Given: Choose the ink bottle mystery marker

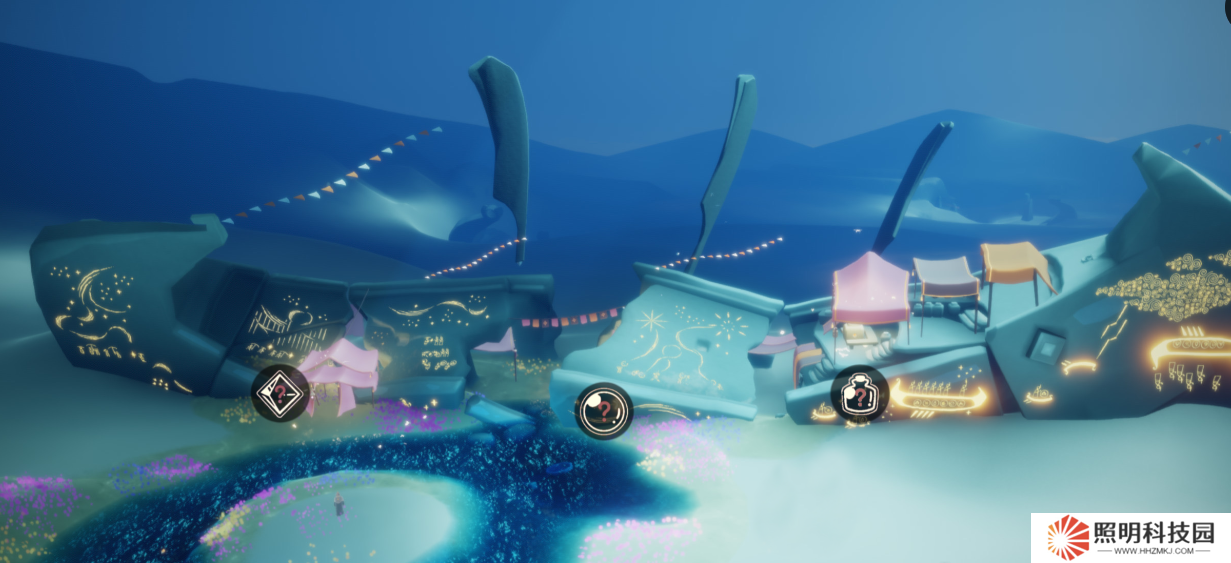Looking at the screenshot, I should (x=859, y=395).
